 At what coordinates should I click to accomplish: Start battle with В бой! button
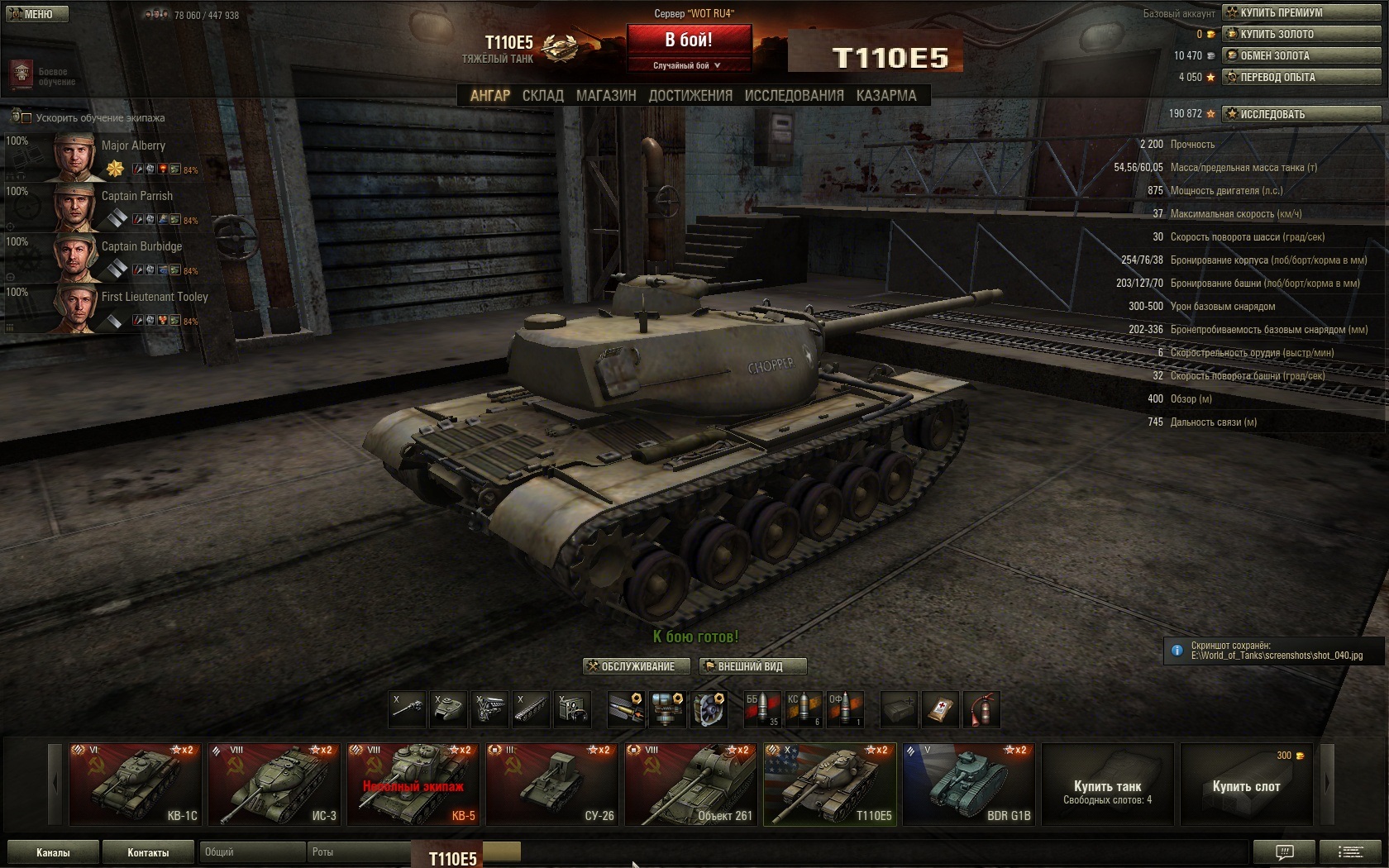click(x=689, y=40)
